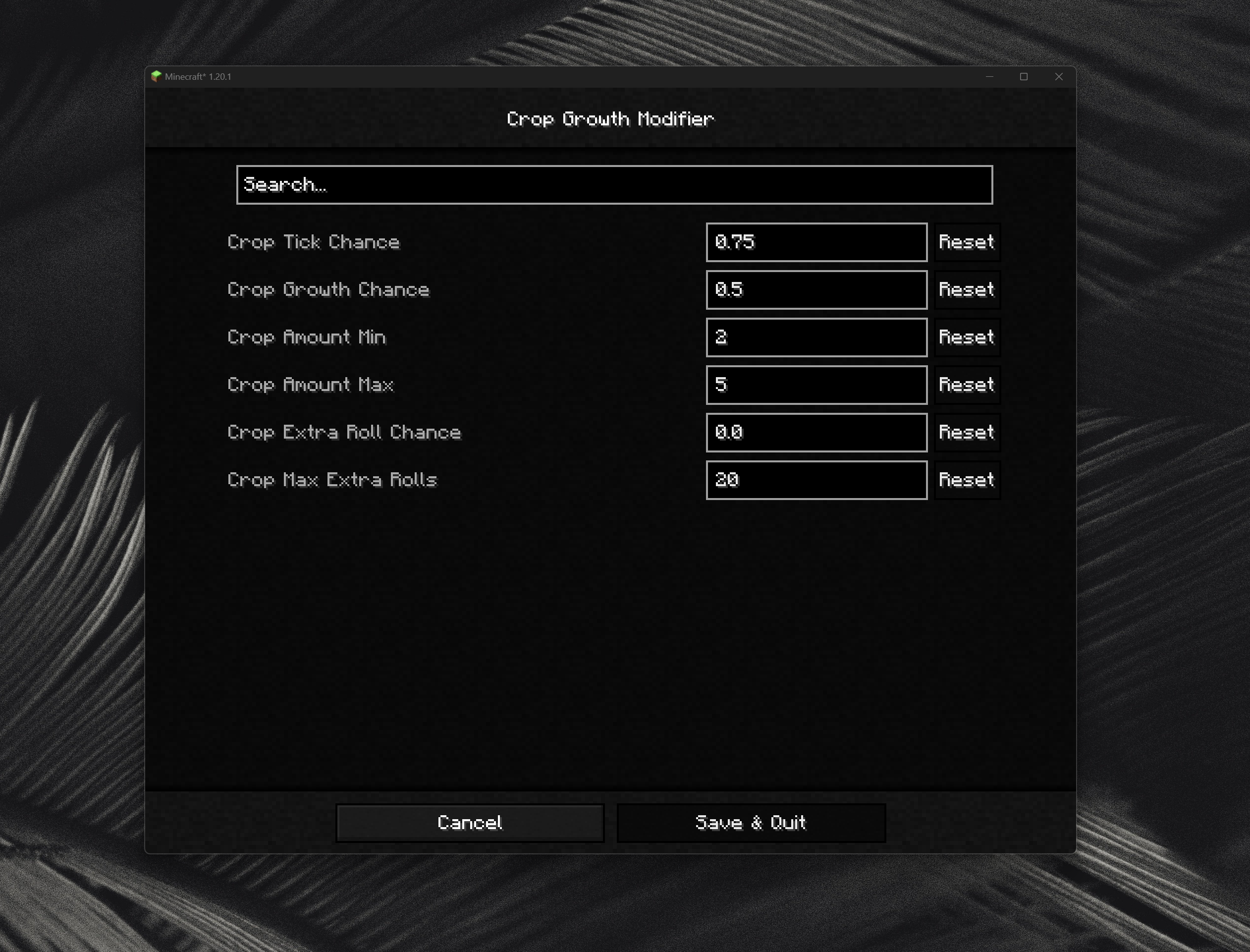1250x952 pixels.
Task: Click the search field
Action: [x=614, y=184]
